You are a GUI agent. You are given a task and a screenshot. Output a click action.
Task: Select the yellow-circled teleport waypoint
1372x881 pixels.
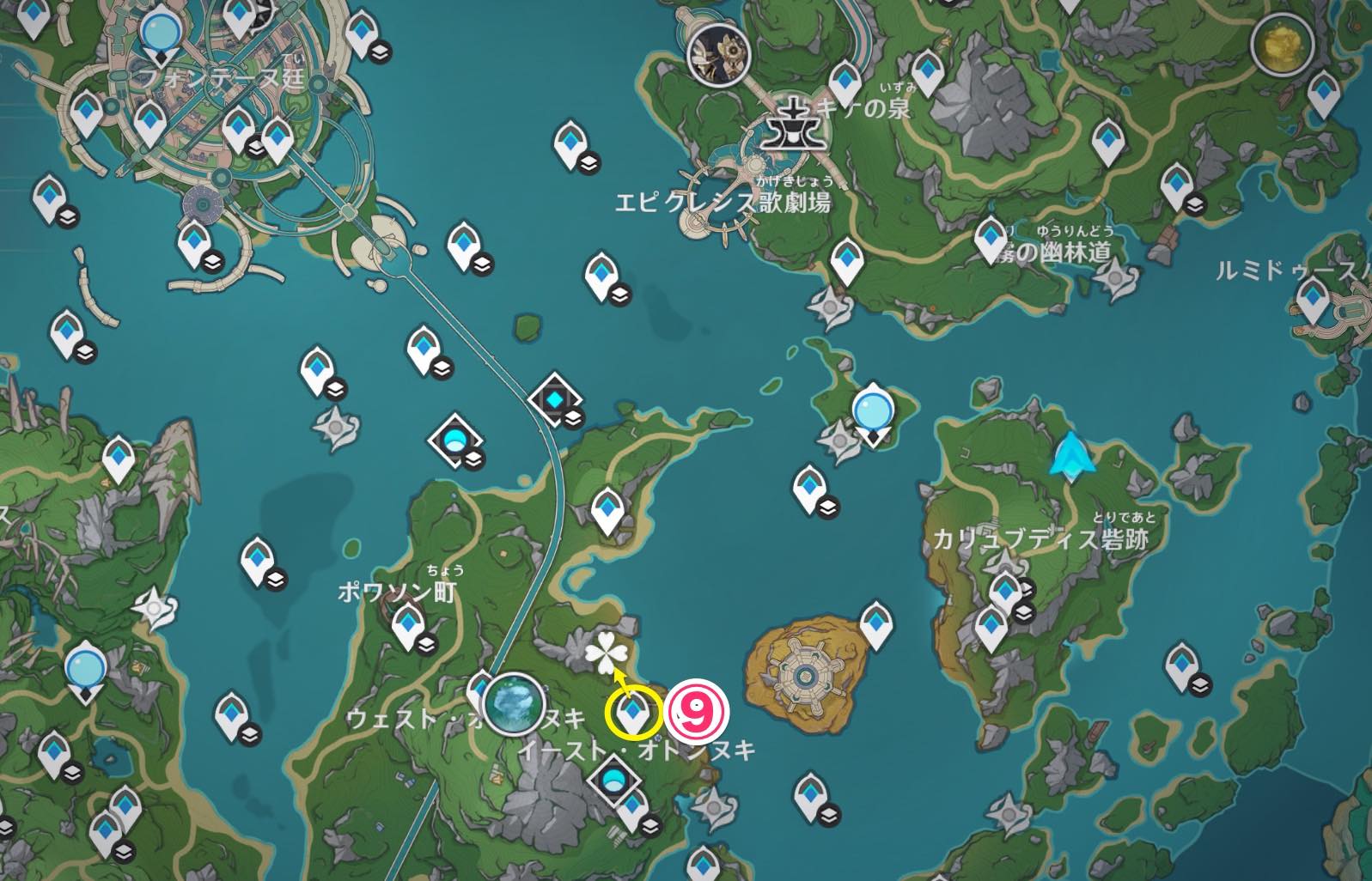pos(633,711)
